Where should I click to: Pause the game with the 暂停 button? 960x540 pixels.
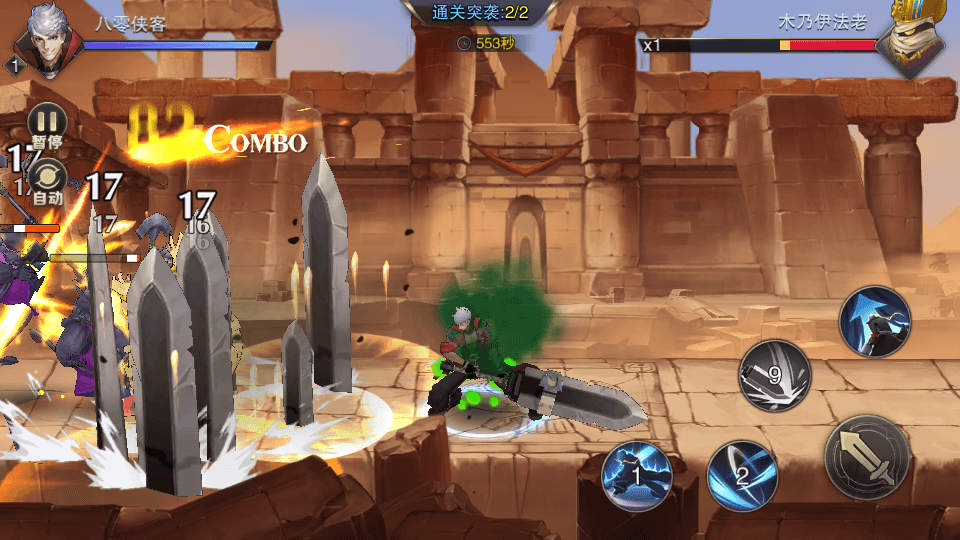(47, 122)
